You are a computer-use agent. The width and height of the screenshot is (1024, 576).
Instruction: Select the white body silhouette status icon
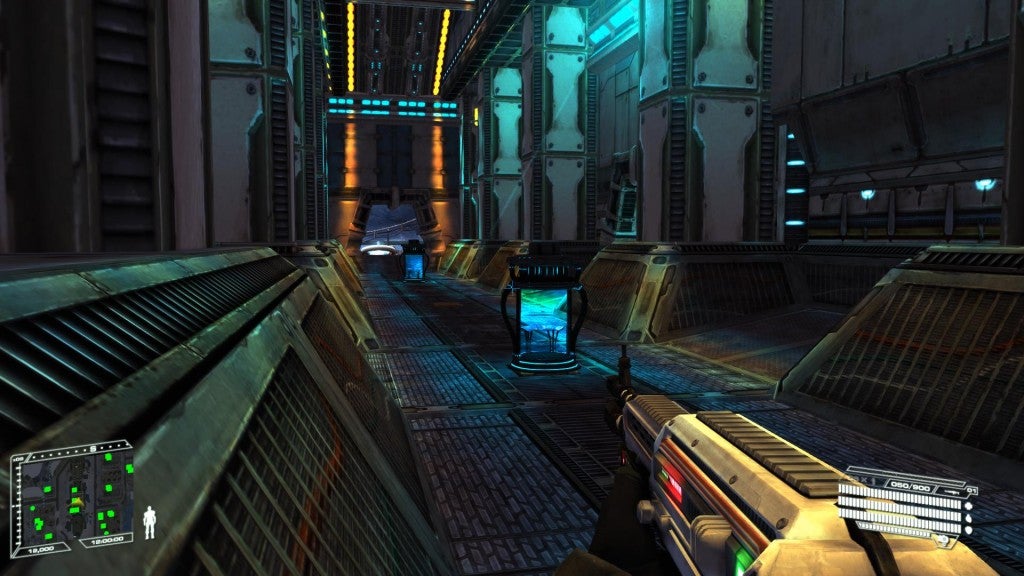150,522
